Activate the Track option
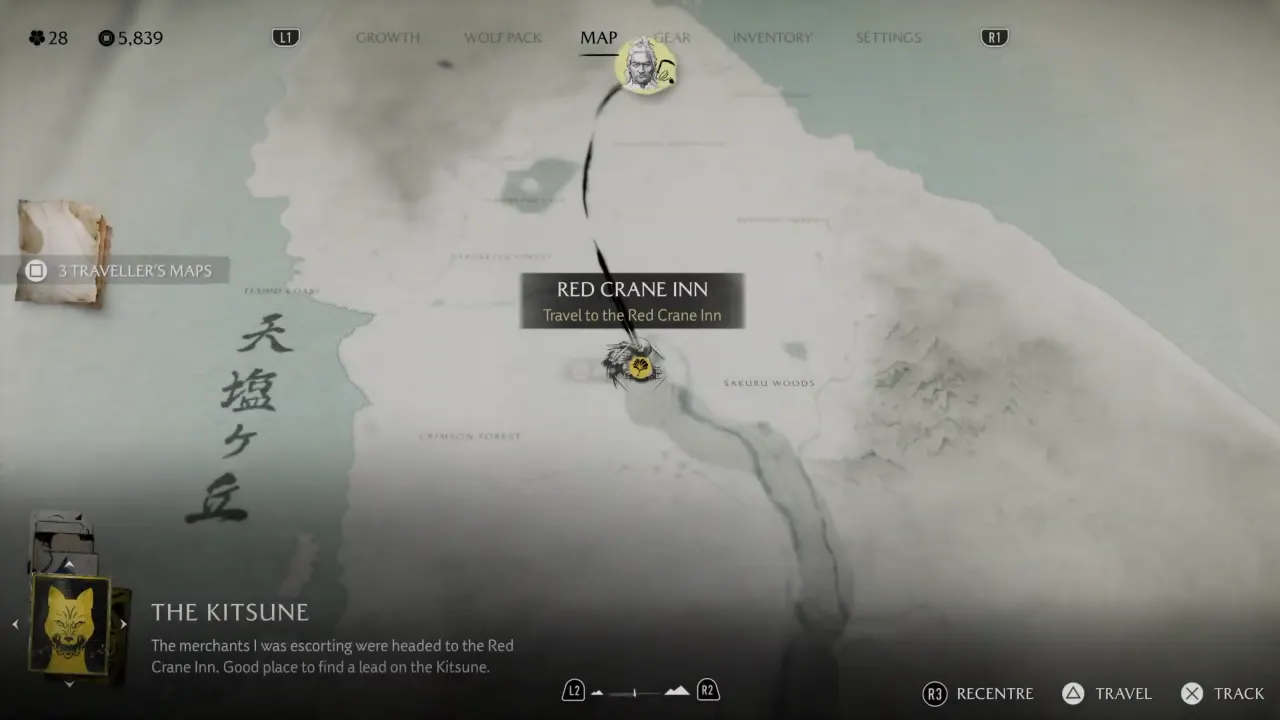The image size is (1280, 720). [1223, 694]
